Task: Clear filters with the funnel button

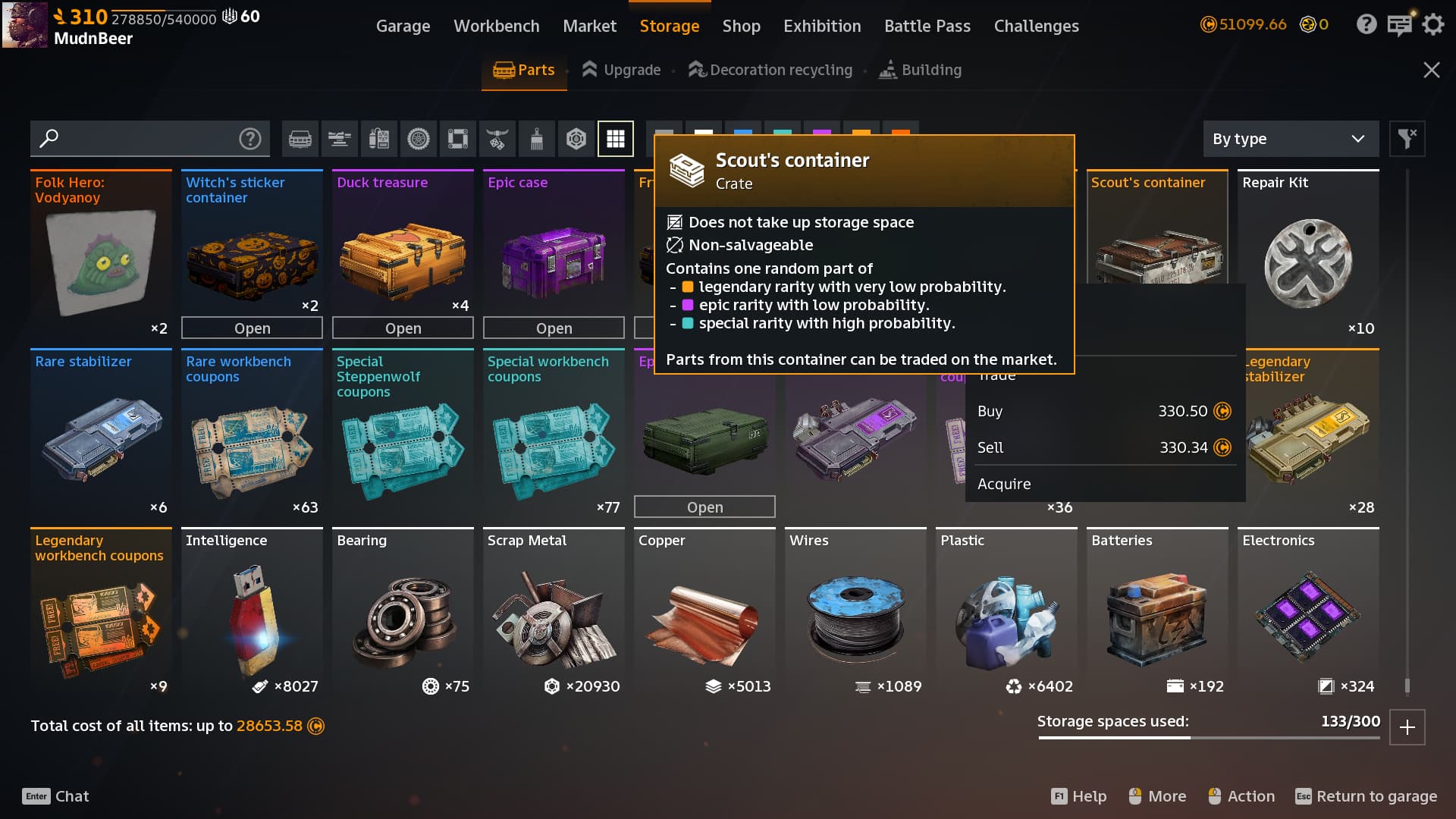Action: pyautogui.click(x=1407, y=139)
